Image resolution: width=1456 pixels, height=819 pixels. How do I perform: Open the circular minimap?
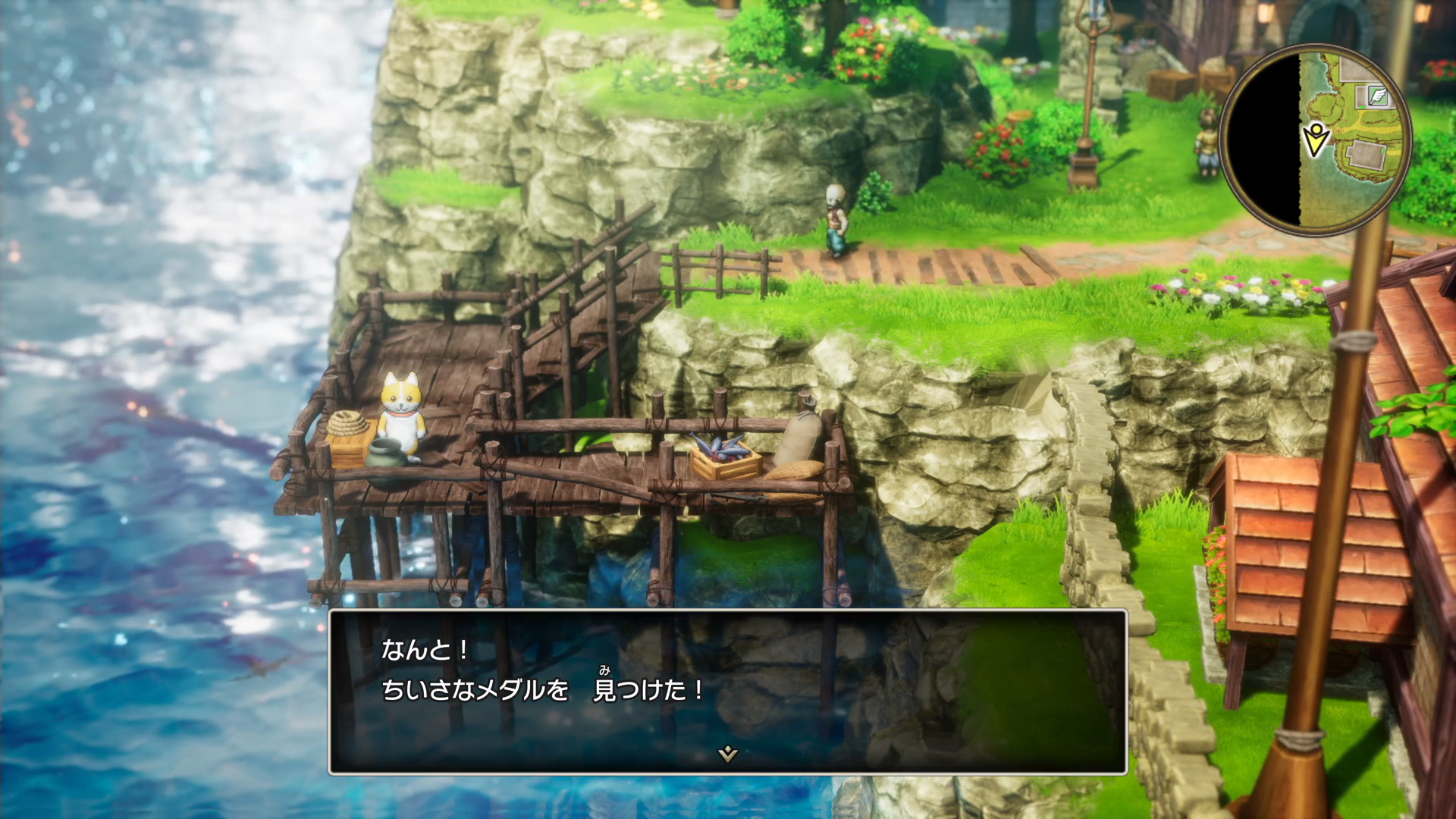coord(1316,140)
